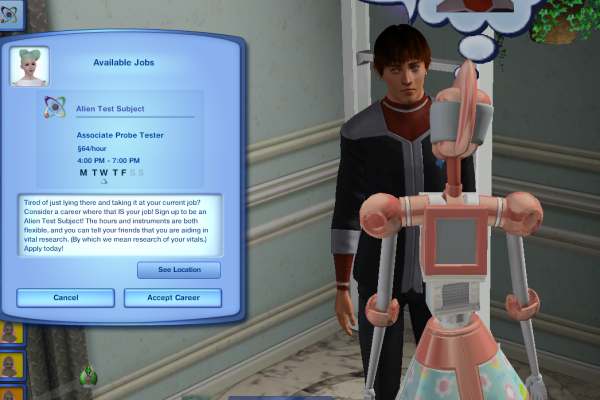
Task: Click the green-haired Sim portrait in dialog
Action: tap(30, 66)
